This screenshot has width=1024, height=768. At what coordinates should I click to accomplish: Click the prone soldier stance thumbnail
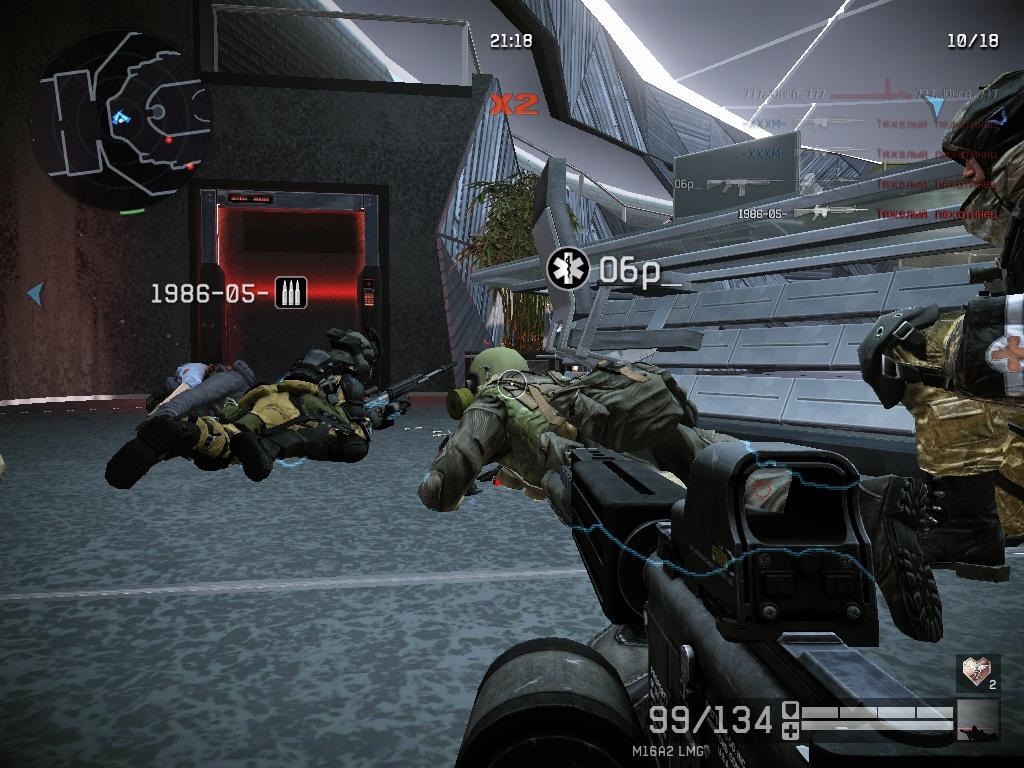pyautogui.click(x=977, y=720)
